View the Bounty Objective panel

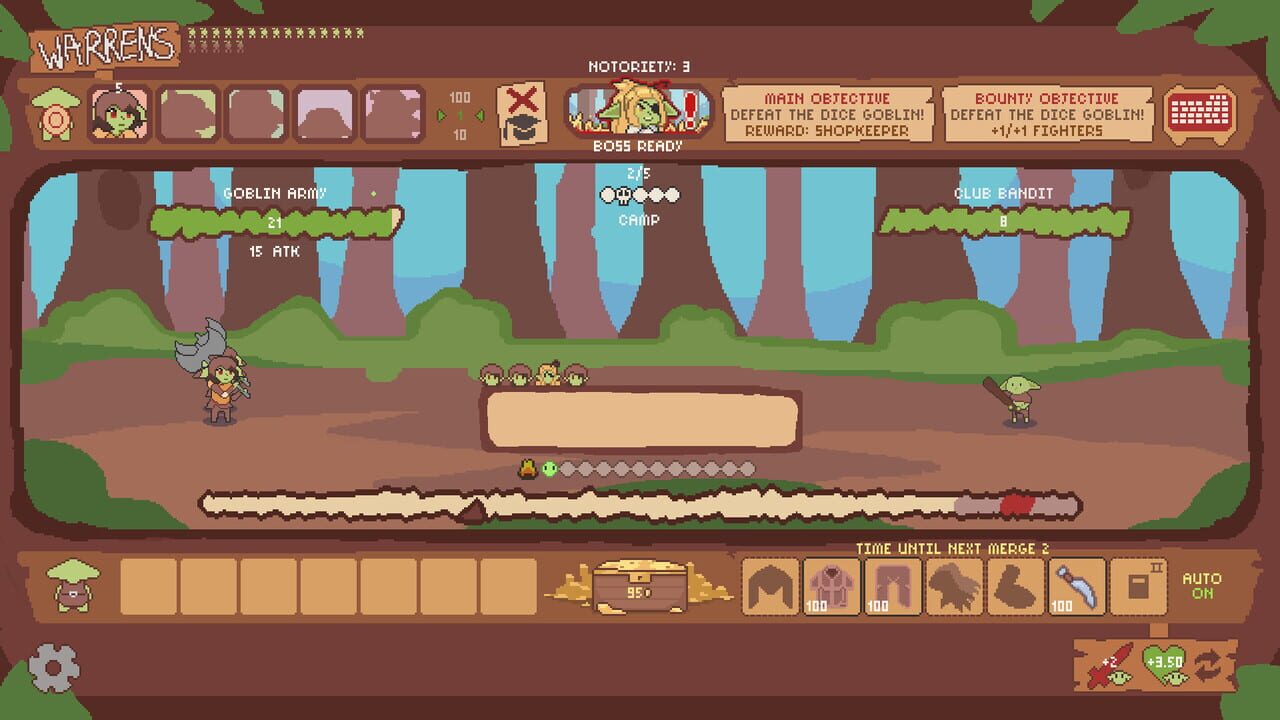[x=1048, y=112]
